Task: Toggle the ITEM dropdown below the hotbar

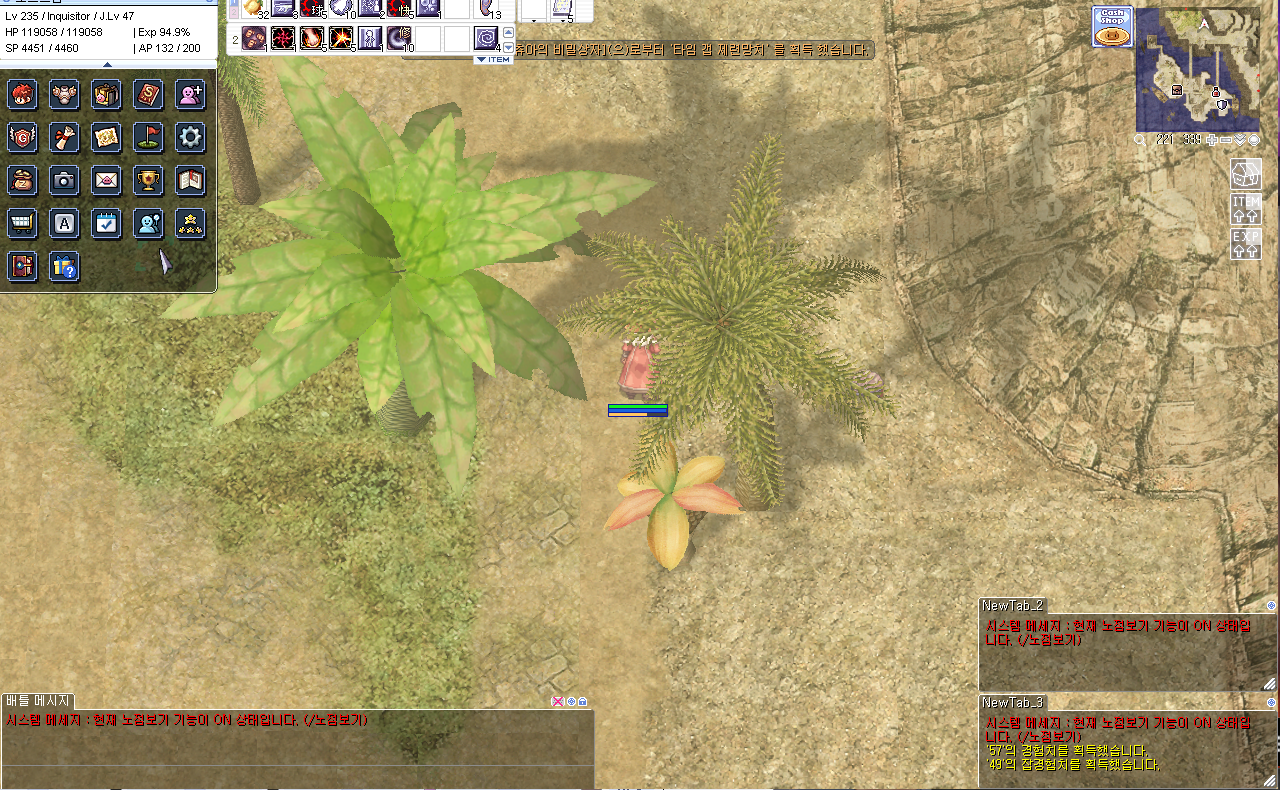Action: click(x=493, y=60)
